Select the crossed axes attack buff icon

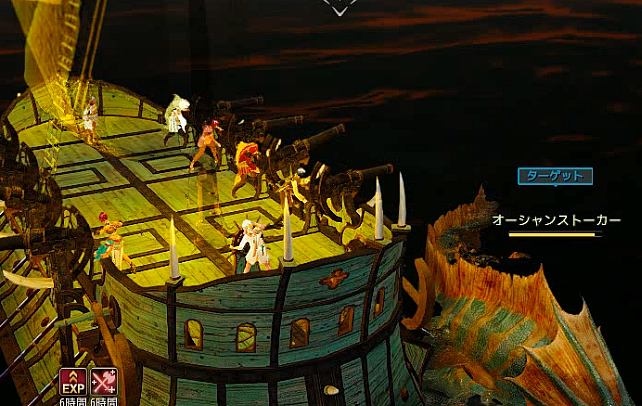point(103,381)
